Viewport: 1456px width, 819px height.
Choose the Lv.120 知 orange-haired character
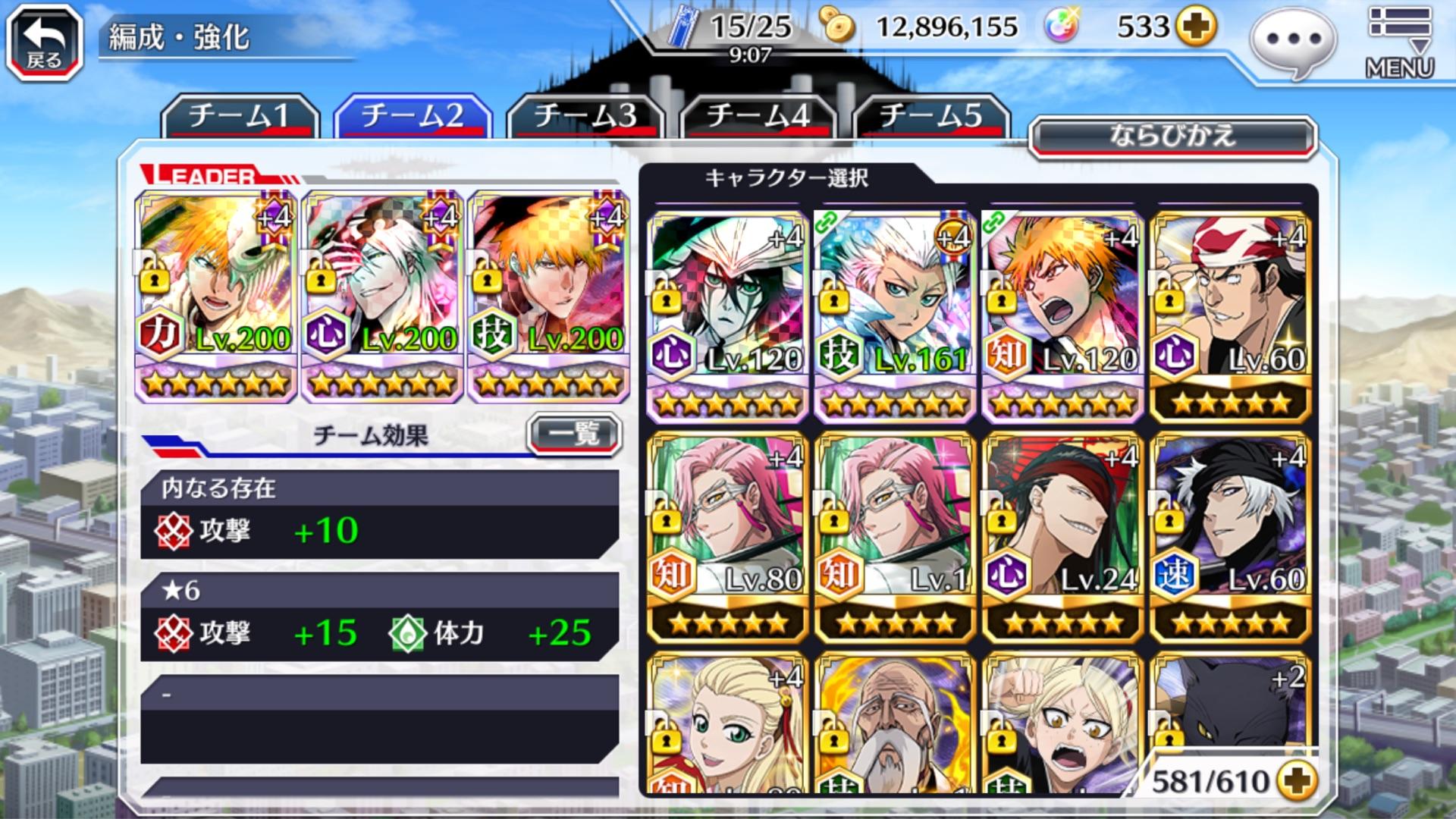pyautogui.click(x=1063, y=315)
